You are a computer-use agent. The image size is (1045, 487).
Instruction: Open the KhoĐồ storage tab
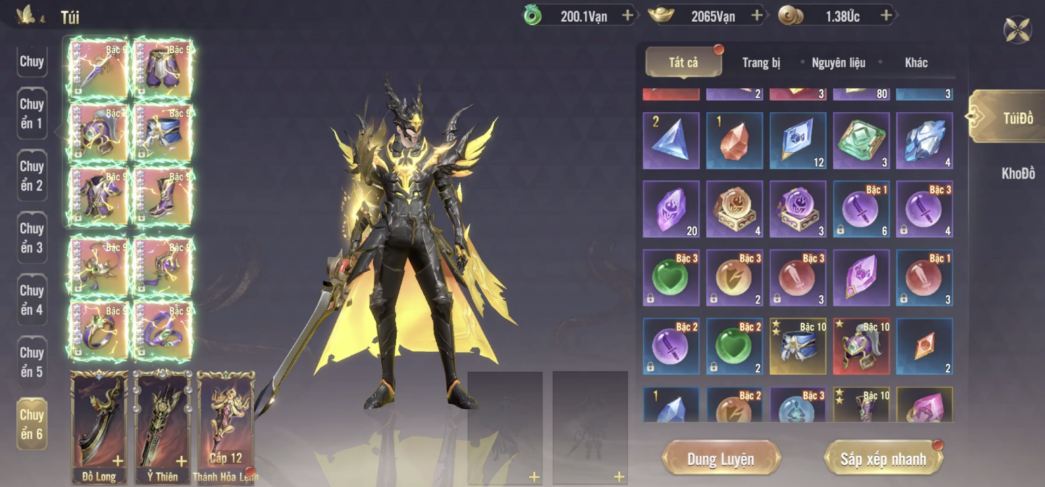tap(1018, 174)
